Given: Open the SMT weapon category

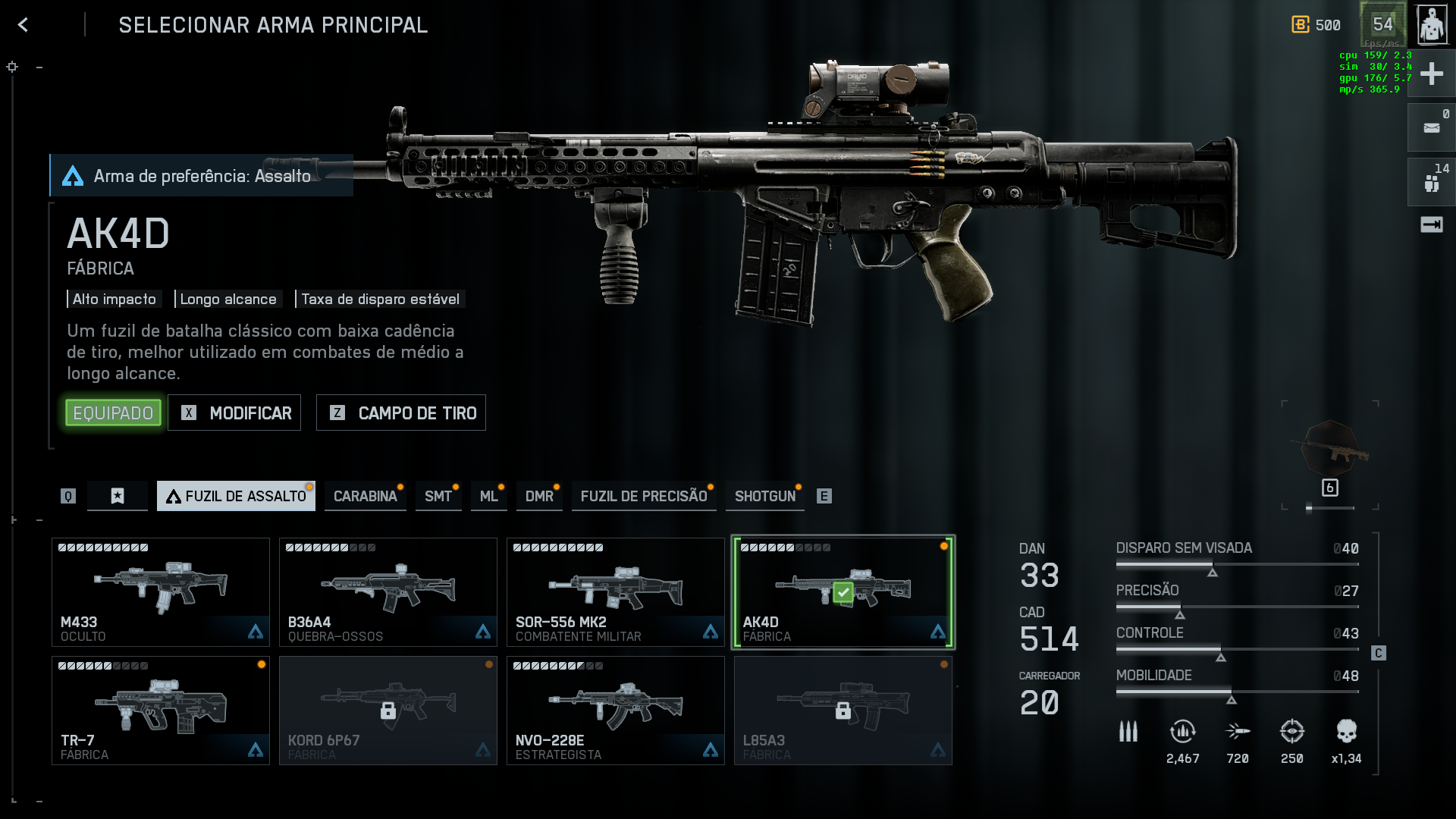Looking at the screenshot, I should [438, 496].
